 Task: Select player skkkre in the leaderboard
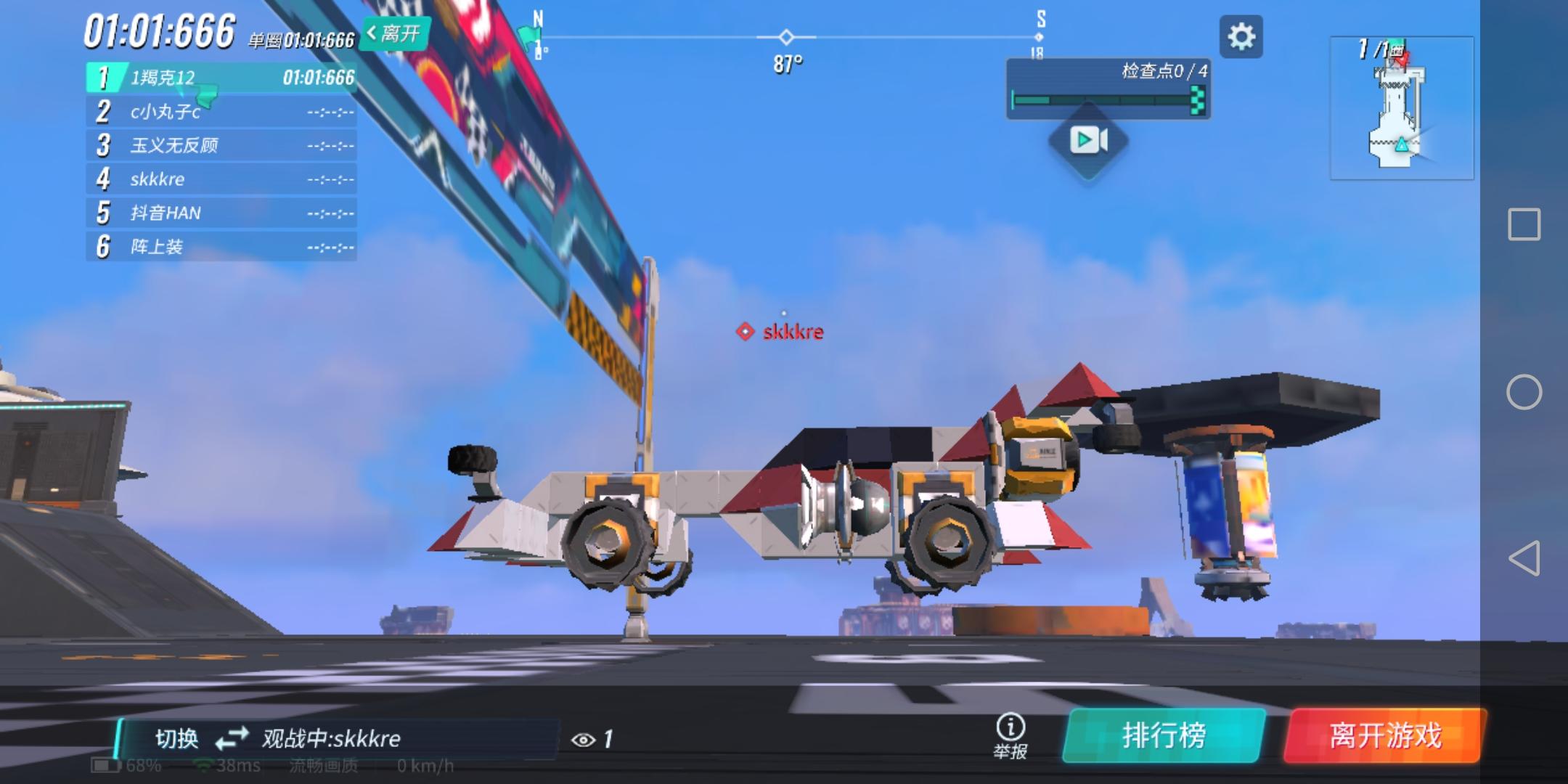218,179
